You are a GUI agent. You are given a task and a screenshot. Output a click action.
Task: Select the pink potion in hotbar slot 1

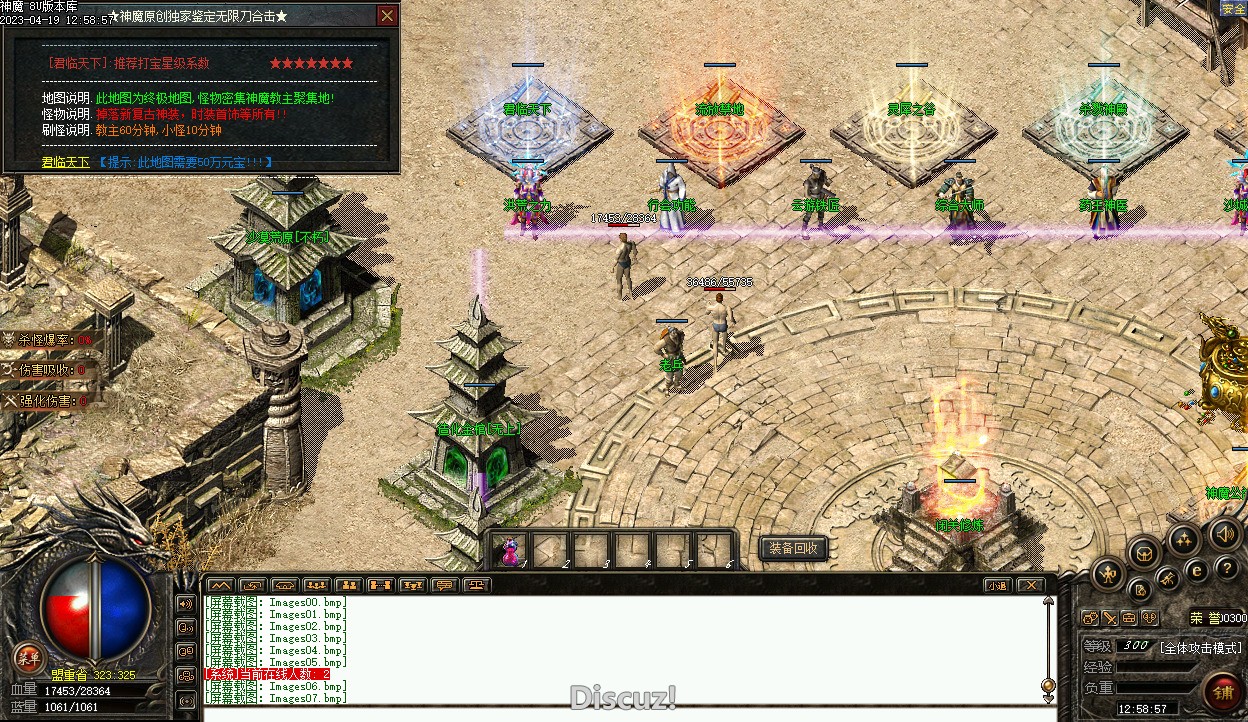(x=510, y=549)
